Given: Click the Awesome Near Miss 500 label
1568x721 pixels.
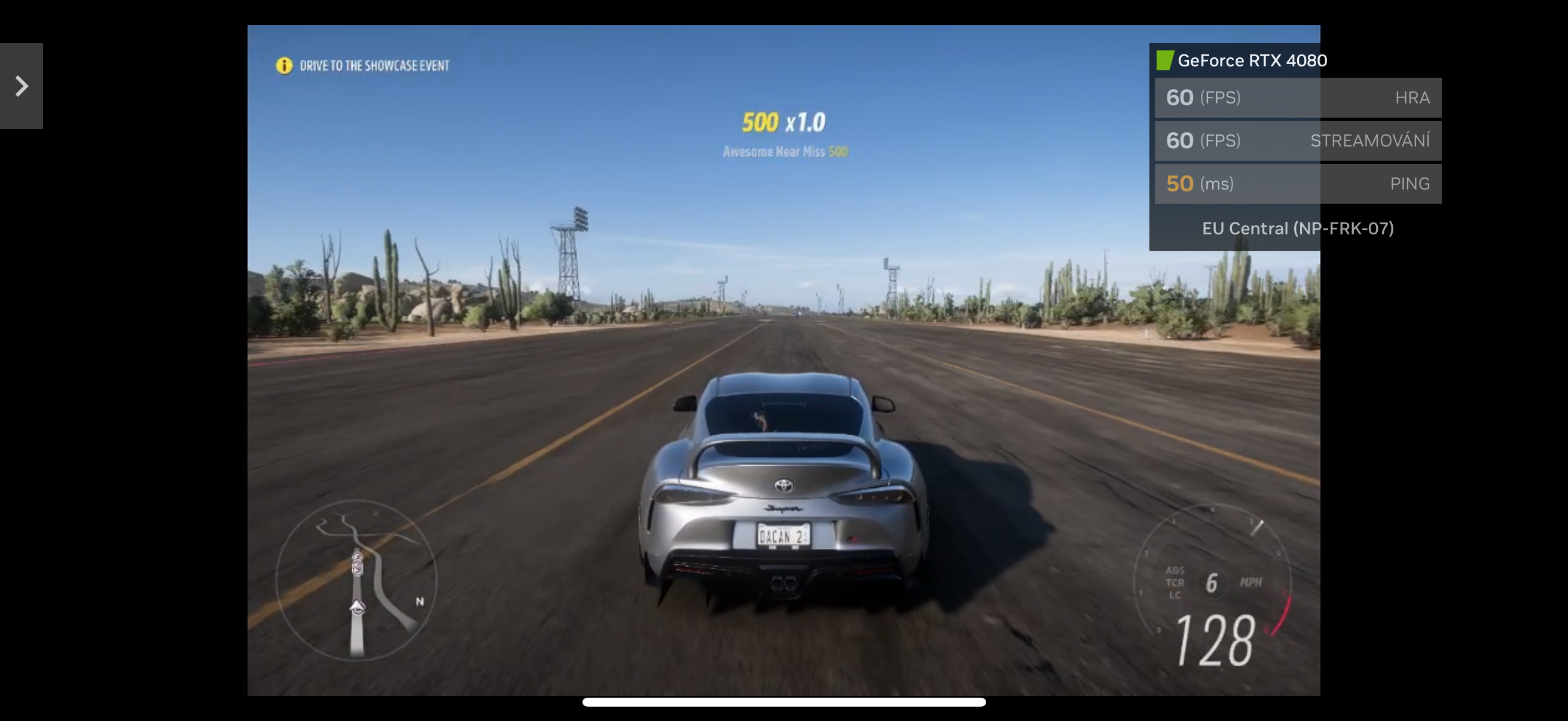Looking at the screenshot, I should pyautogui.click(x=784, y=151).
